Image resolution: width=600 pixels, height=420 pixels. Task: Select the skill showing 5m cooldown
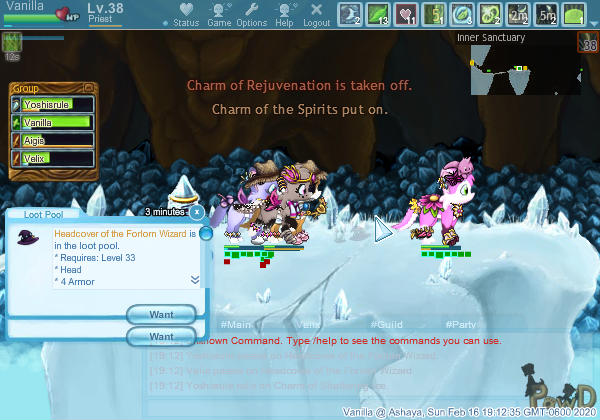coord(547,14)
